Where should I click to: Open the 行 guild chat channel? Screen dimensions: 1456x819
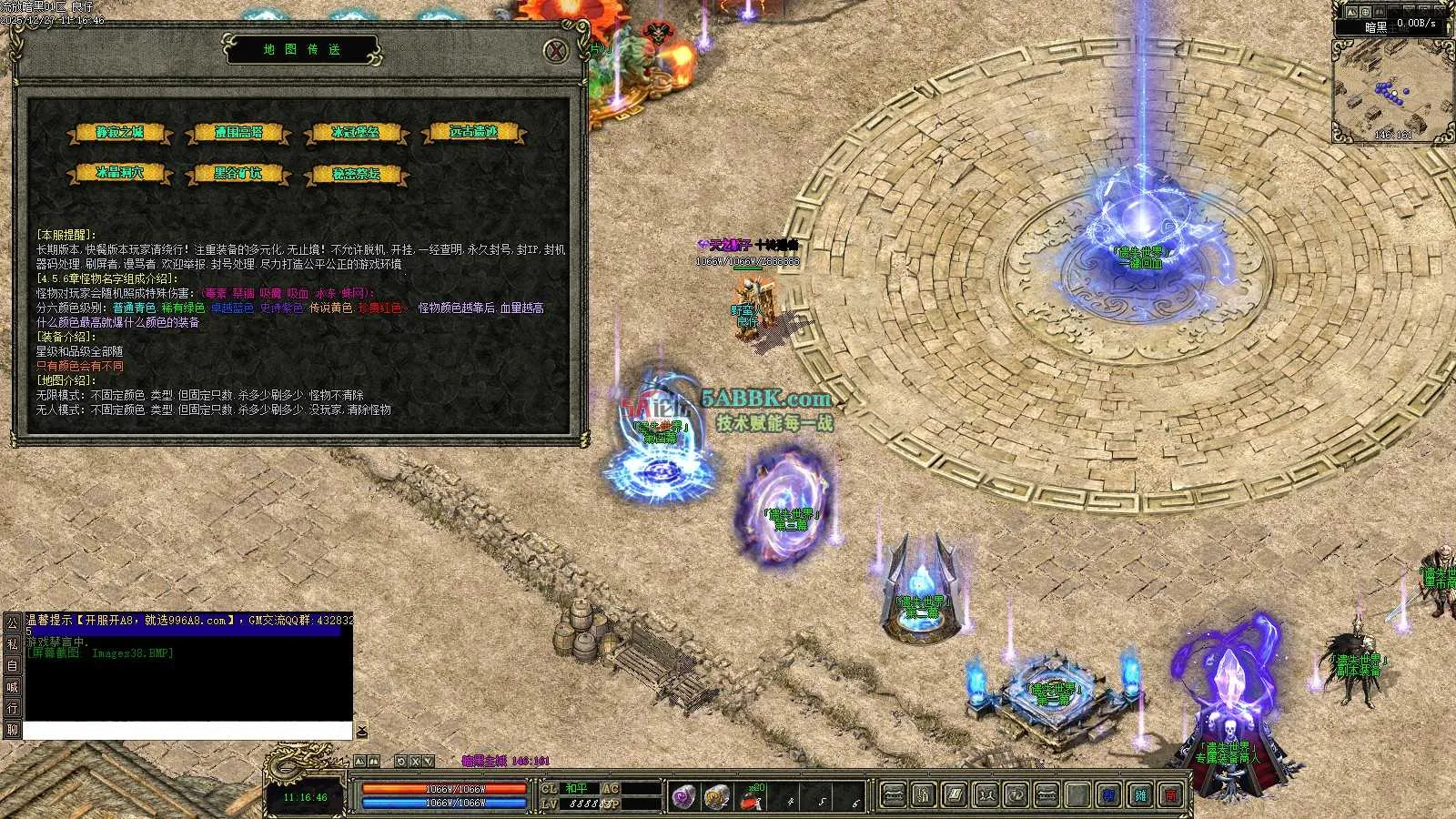12,708
